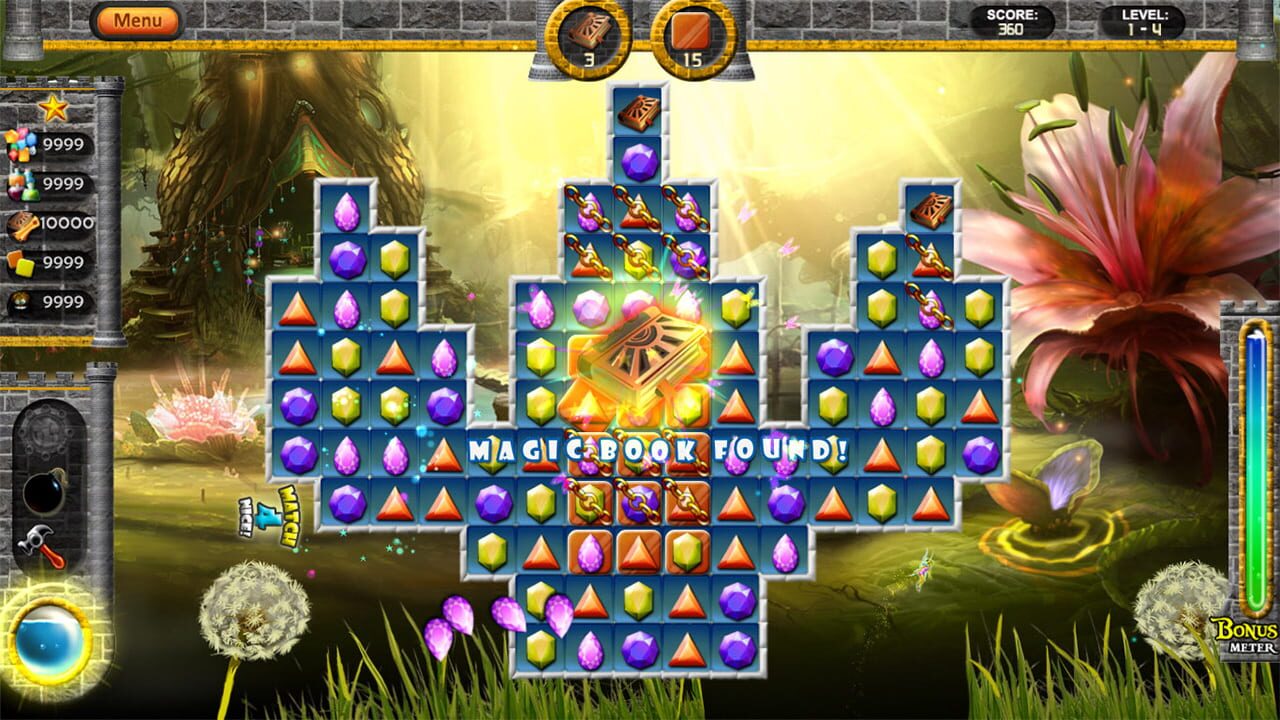Click the gems resource counter icon
Image resolution: width=1280 pixels, height=720 pixels.
(22, 145)
